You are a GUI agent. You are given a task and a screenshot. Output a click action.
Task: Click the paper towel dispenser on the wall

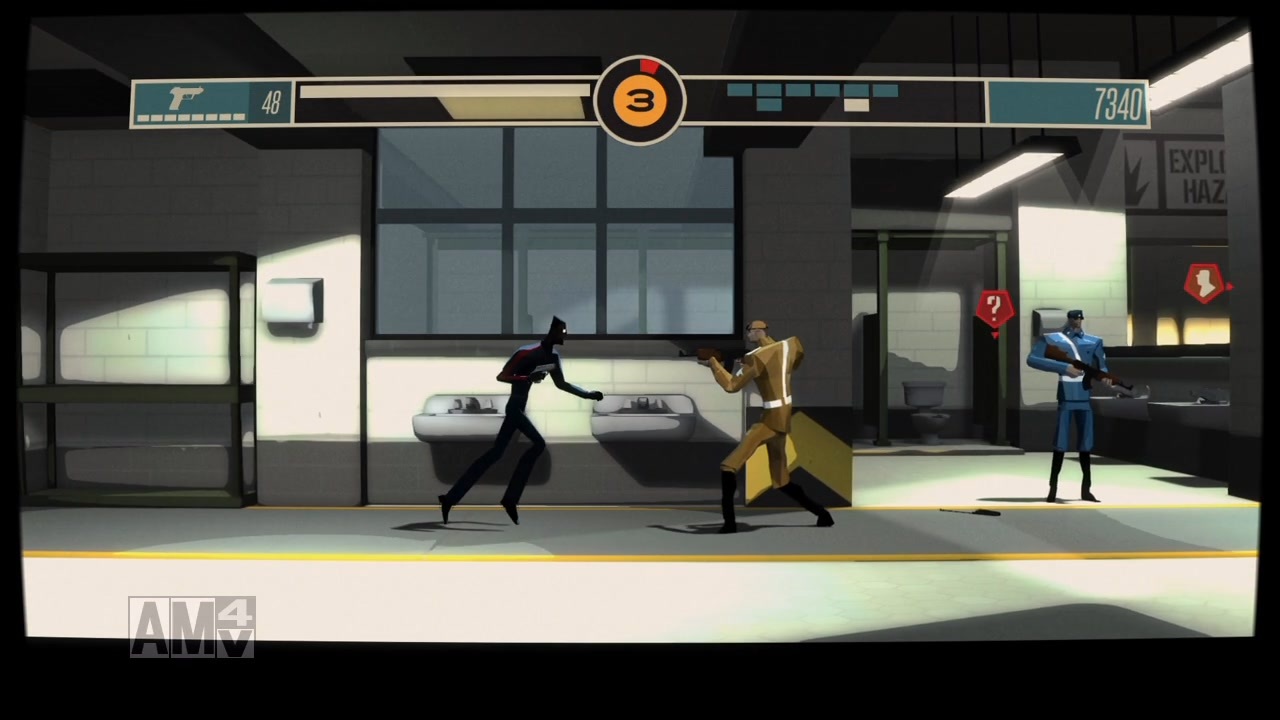[295, 300]
